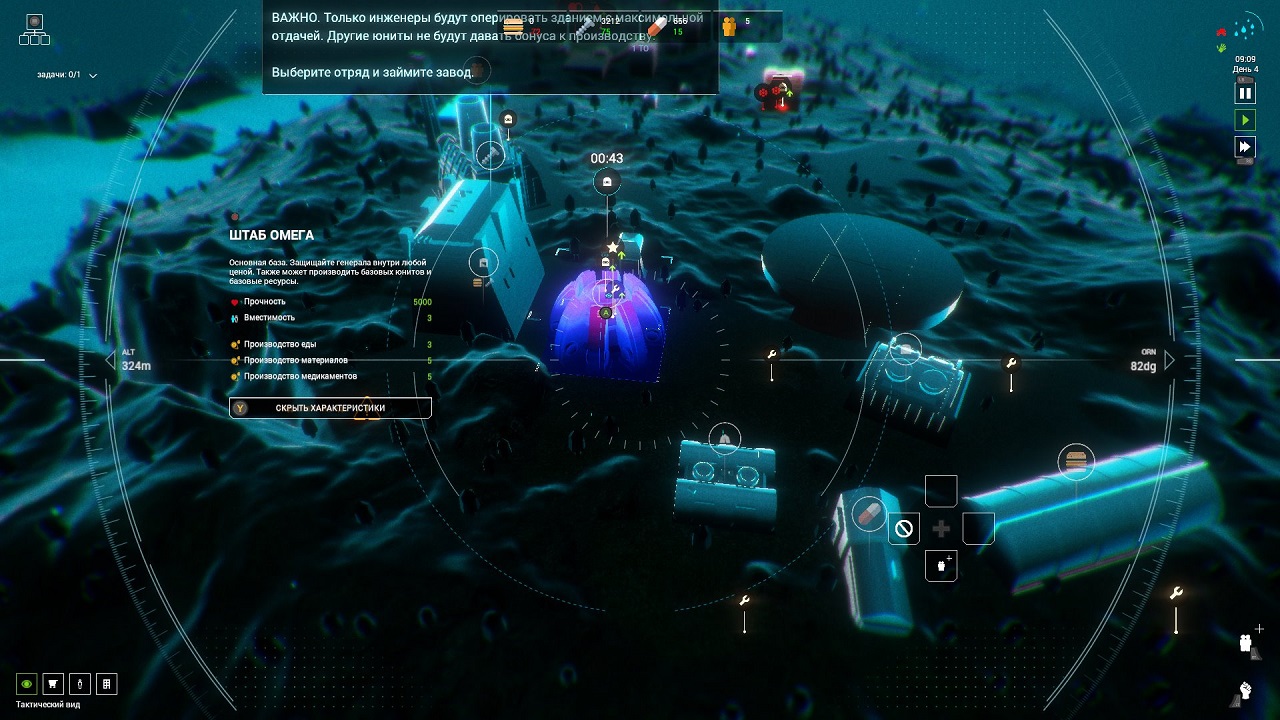Click the ALT altitude left arrow
Image resolution: width=1280 pixels, height=720 pixels.
[110, 359]
